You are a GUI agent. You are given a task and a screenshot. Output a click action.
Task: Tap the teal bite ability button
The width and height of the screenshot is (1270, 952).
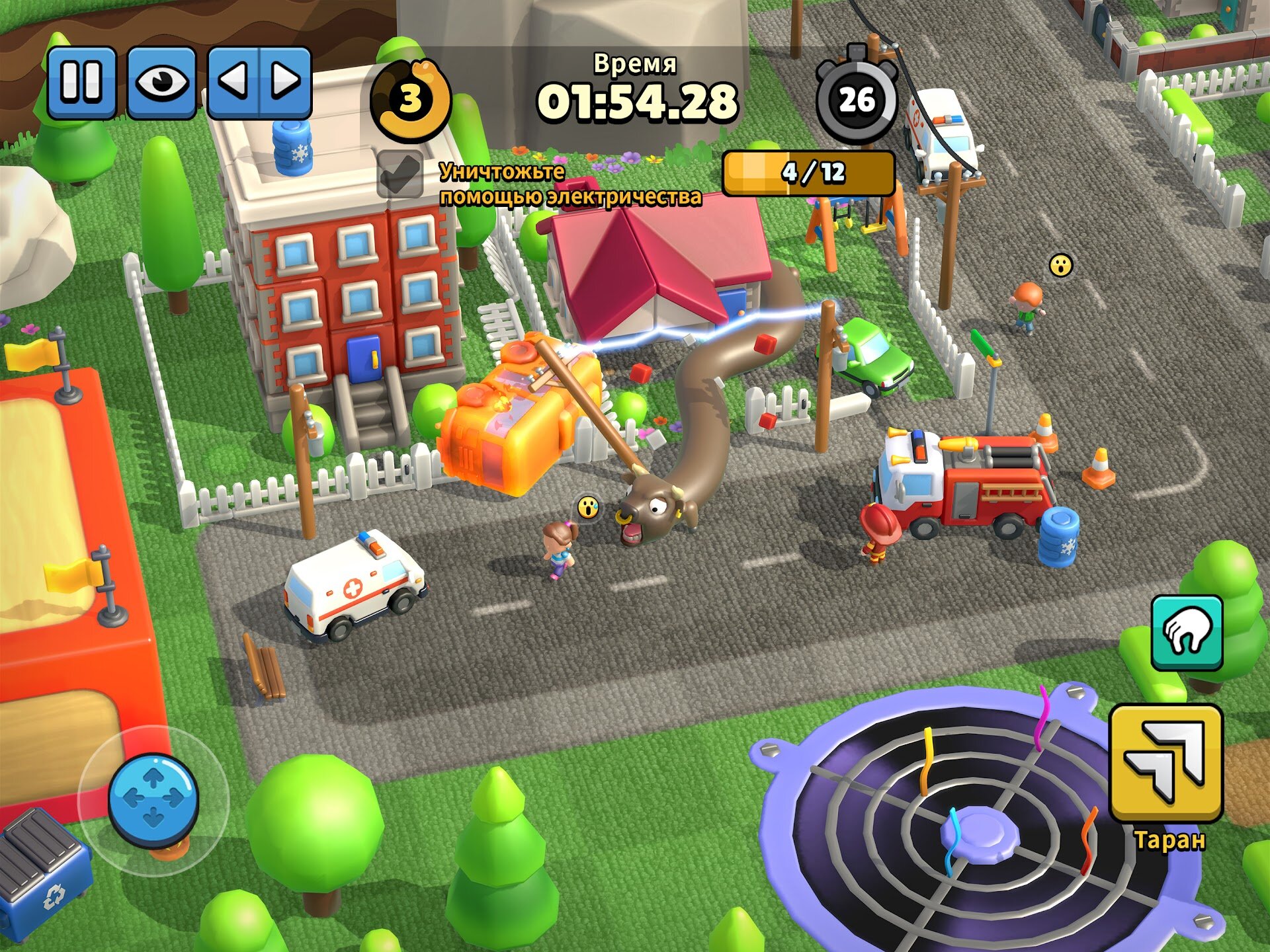click(1187, 633)
